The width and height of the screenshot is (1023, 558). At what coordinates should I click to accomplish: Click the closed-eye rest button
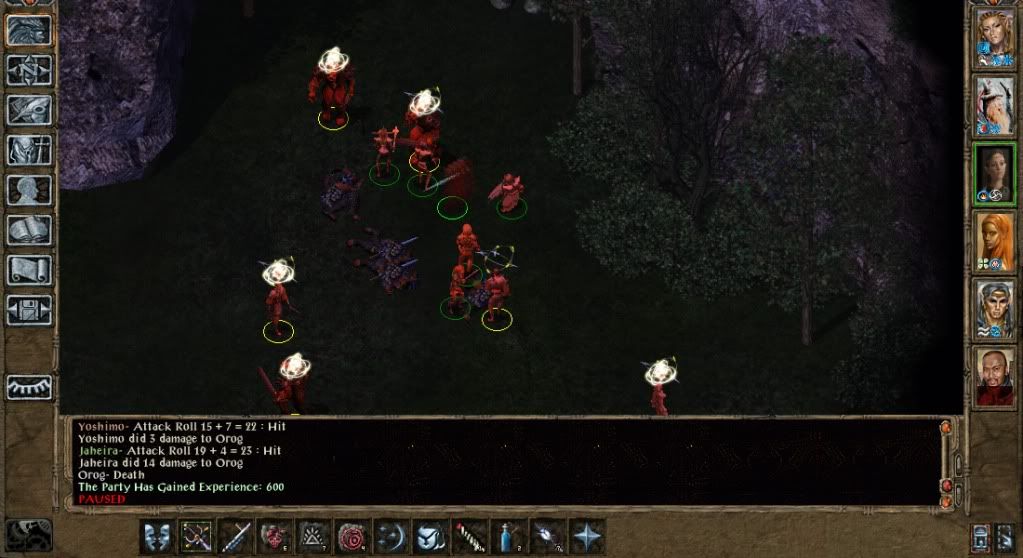click(29, 387)
